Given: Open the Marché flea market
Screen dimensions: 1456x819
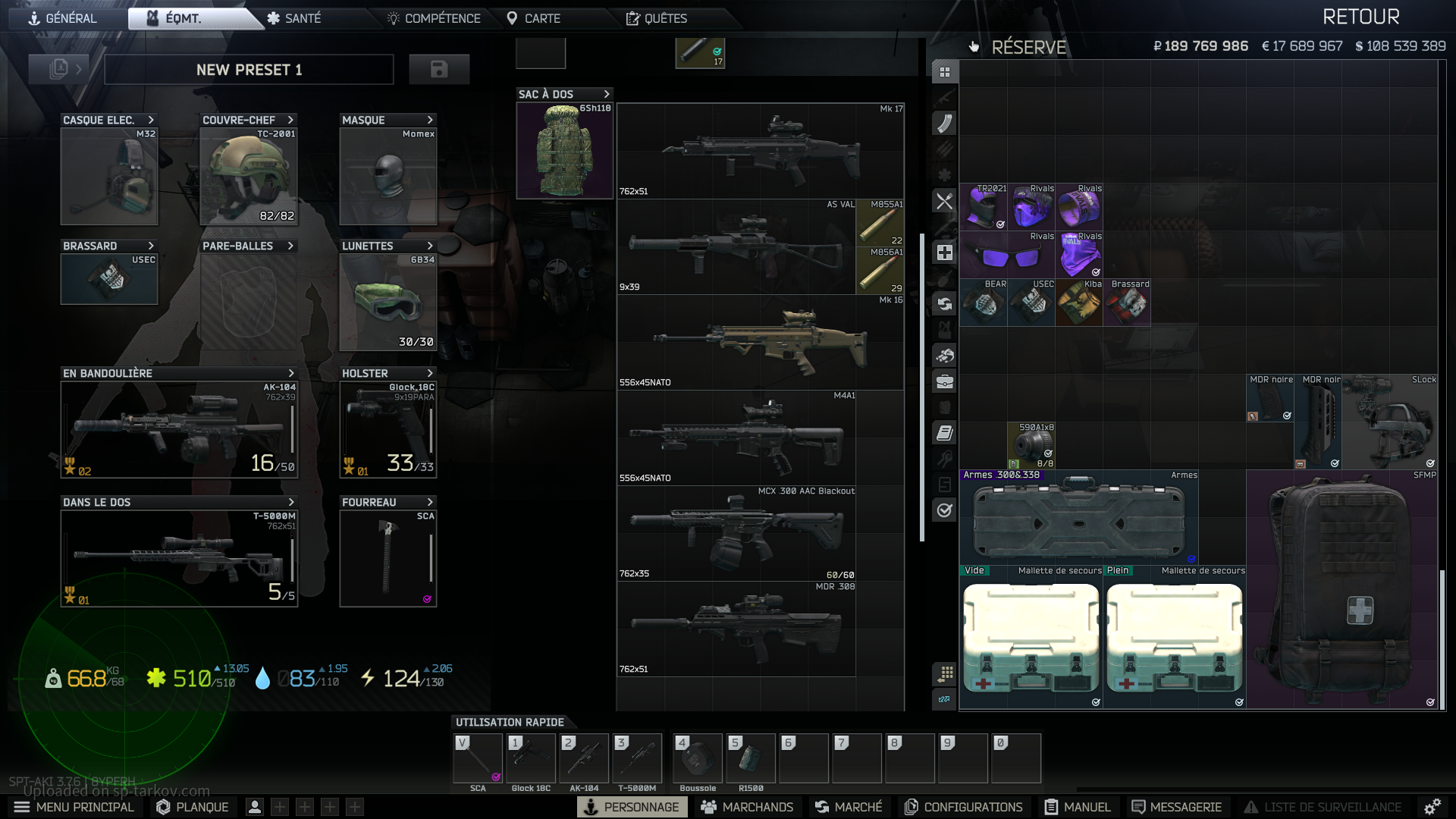Looking at the screenshot, I should [849, 807].
